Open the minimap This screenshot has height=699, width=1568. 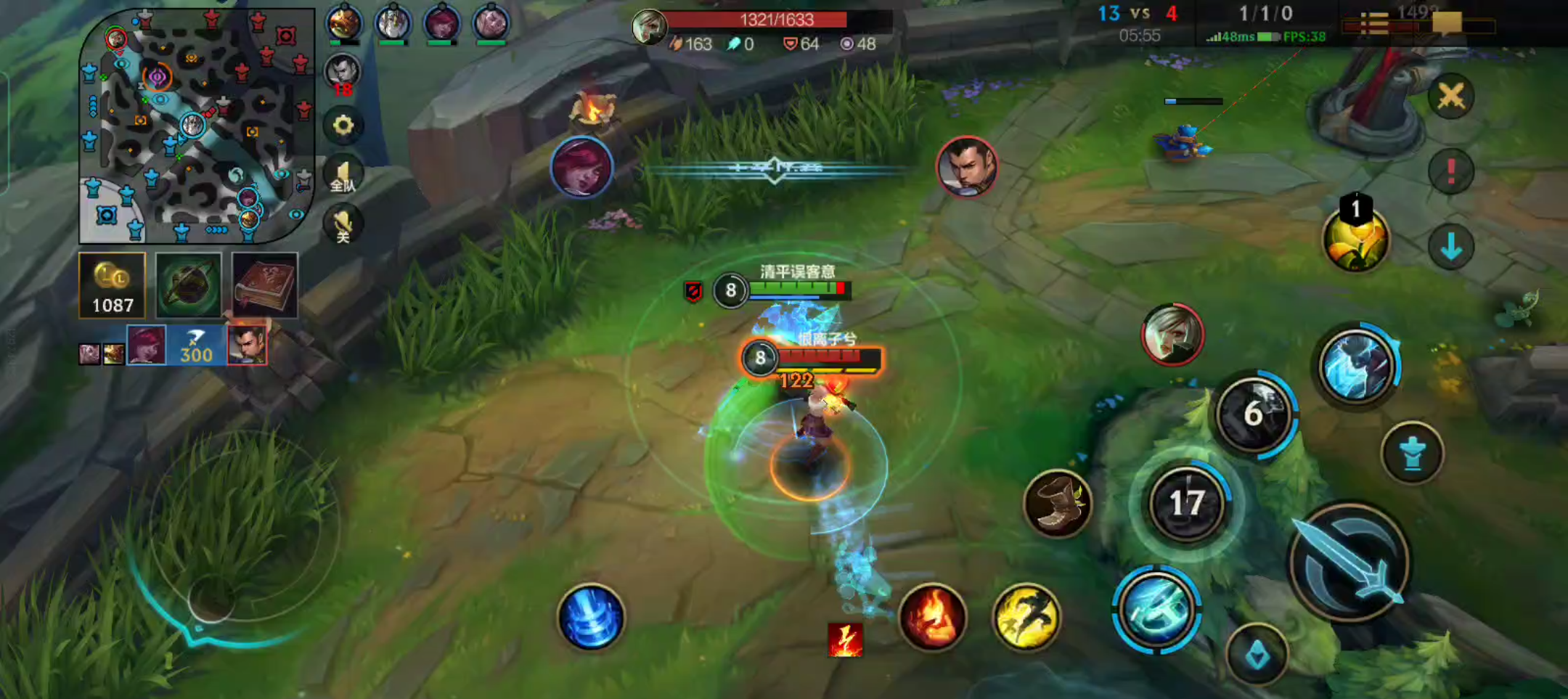click(x=196, y=125)
